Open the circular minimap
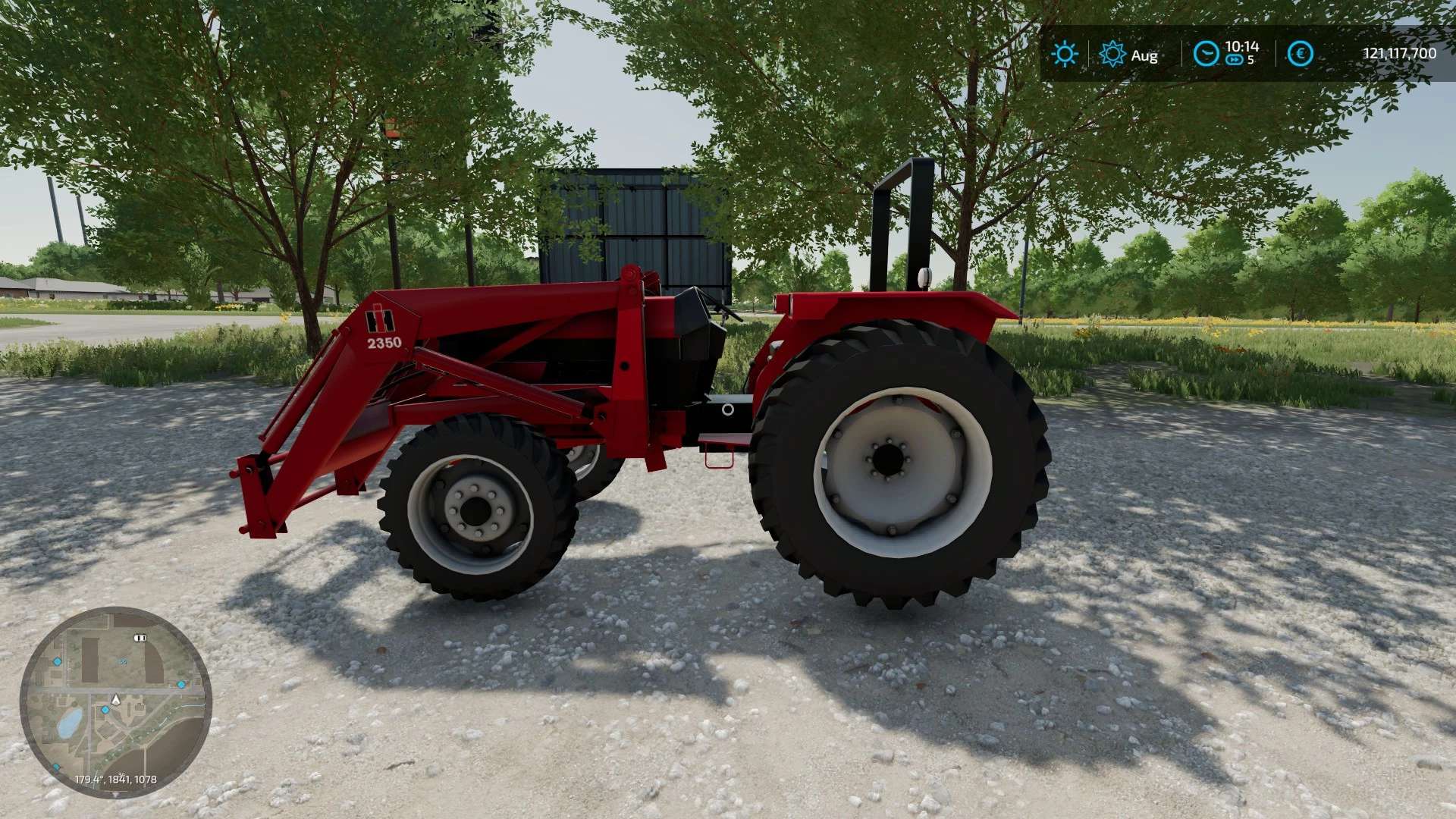Viewport: 1456px width, 819px height. click(x=115, y=702)
